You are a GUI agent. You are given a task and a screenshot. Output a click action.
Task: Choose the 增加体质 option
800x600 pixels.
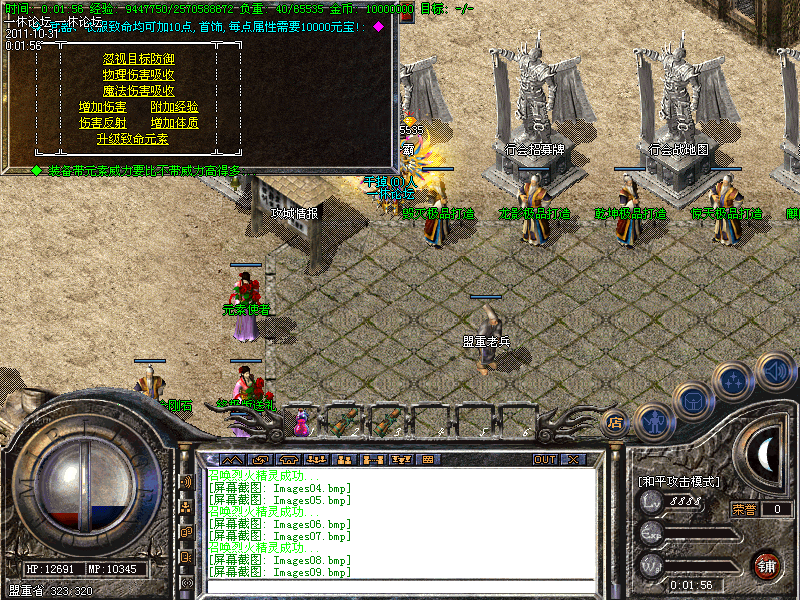(x=174, y=123)
